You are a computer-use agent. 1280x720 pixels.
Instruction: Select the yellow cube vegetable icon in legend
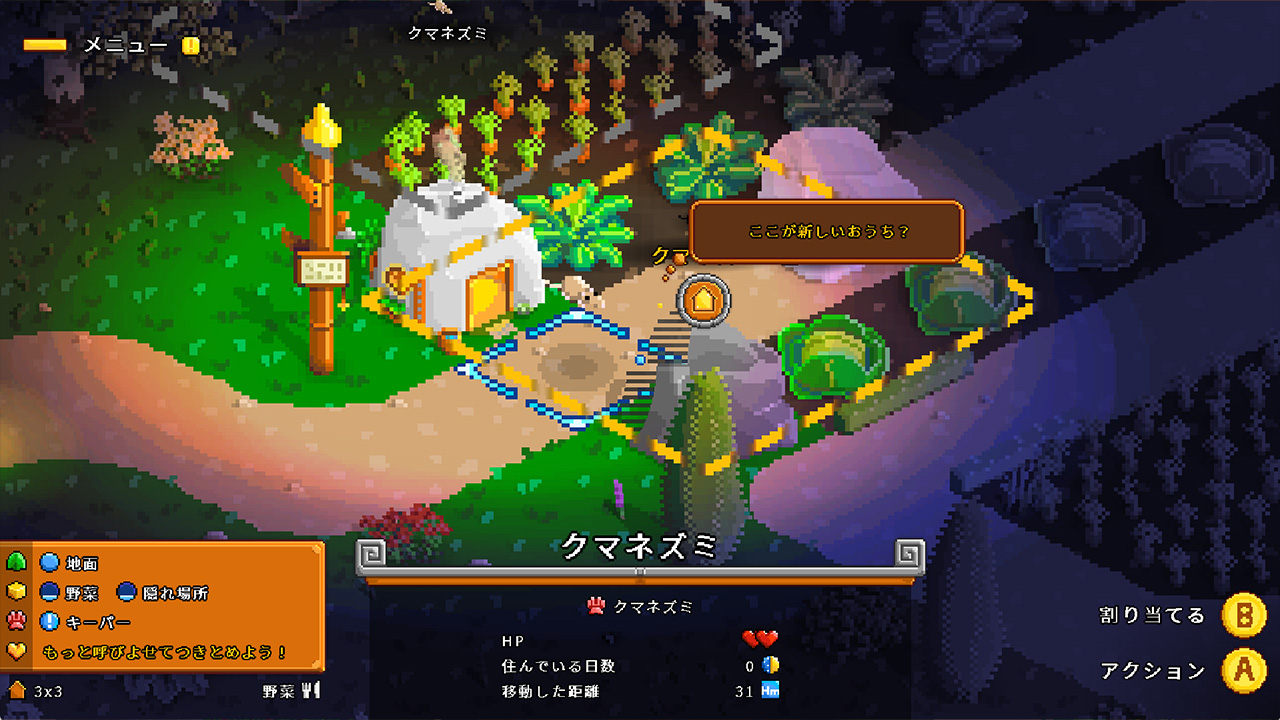pyautogui.click(x=14, y=593)
